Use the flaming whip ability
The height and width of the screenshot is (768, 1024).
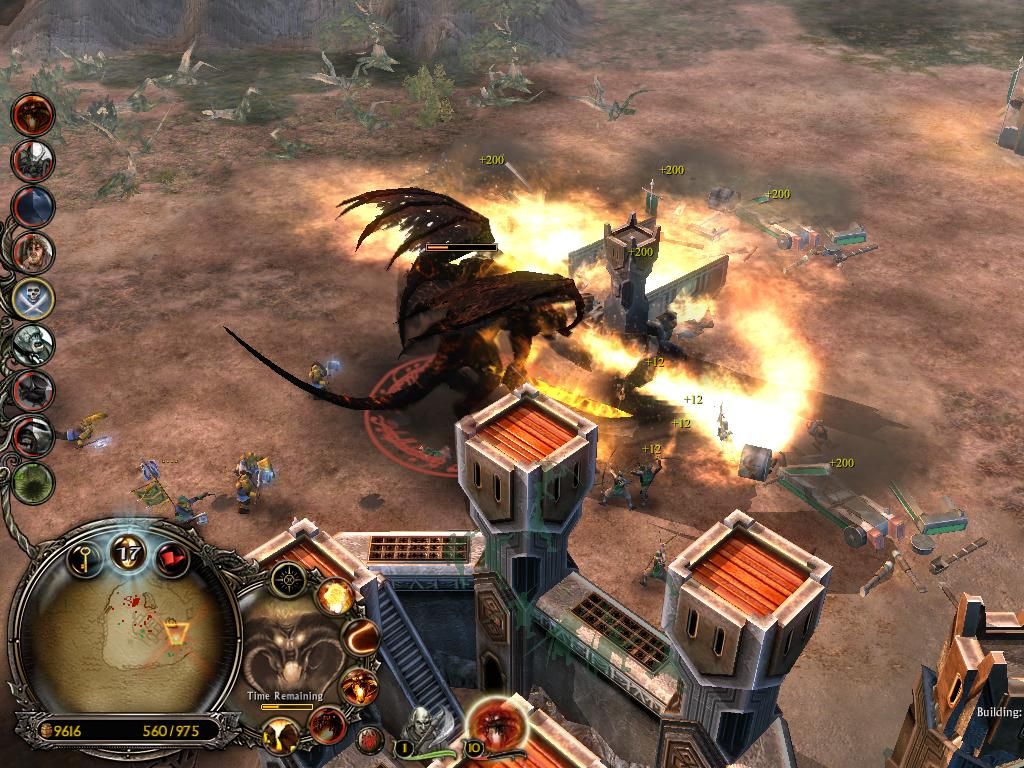pos(361,636)
